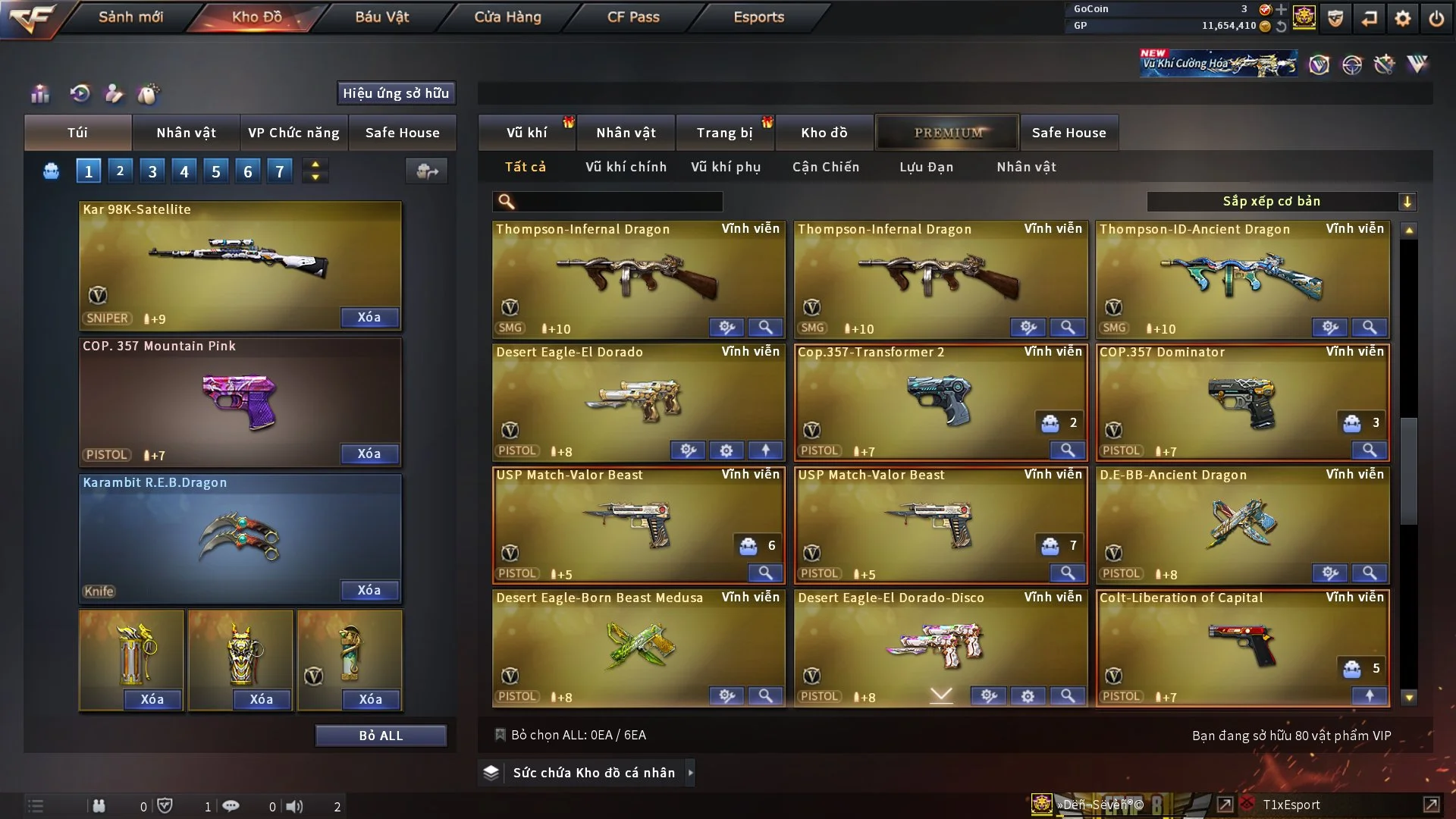Click the inventory search field
The height and width of the screenshot is (819, 1456).
(618, 202)
